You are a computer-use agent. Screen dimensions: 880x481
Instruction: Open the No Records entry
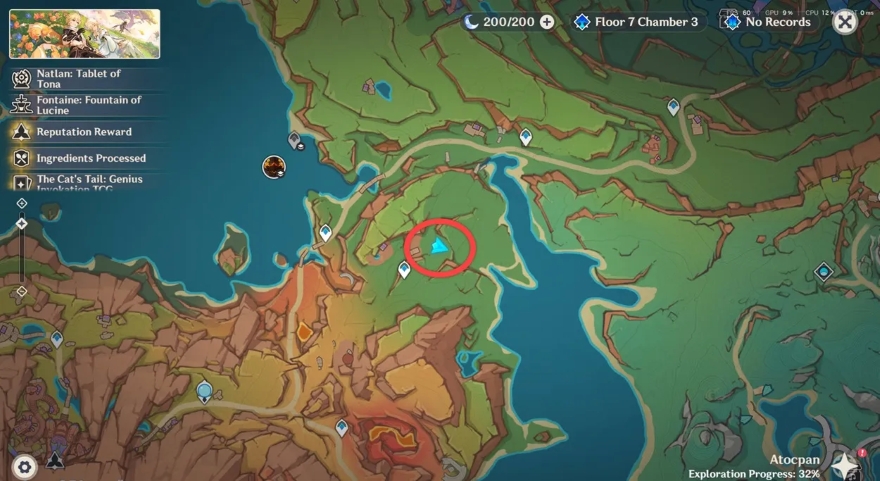pos(767,21)
